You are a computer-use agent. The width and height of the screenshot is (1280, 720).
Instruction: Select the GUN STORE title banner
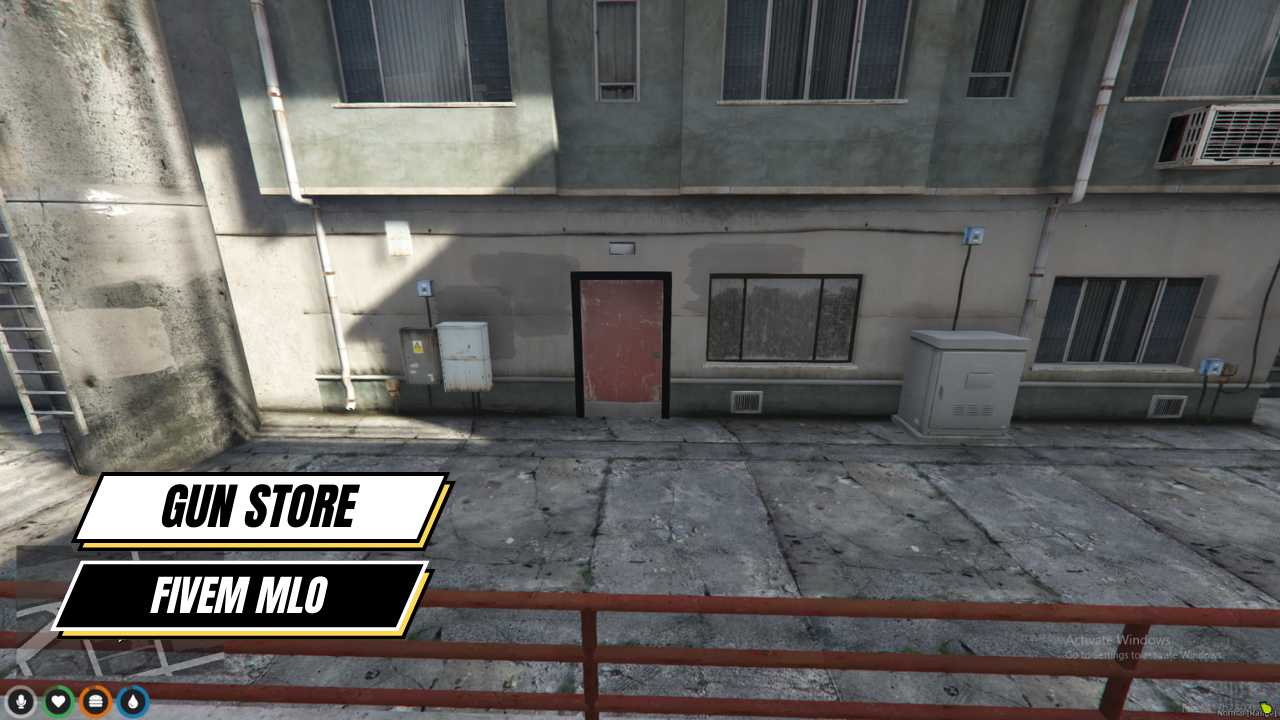260,507
